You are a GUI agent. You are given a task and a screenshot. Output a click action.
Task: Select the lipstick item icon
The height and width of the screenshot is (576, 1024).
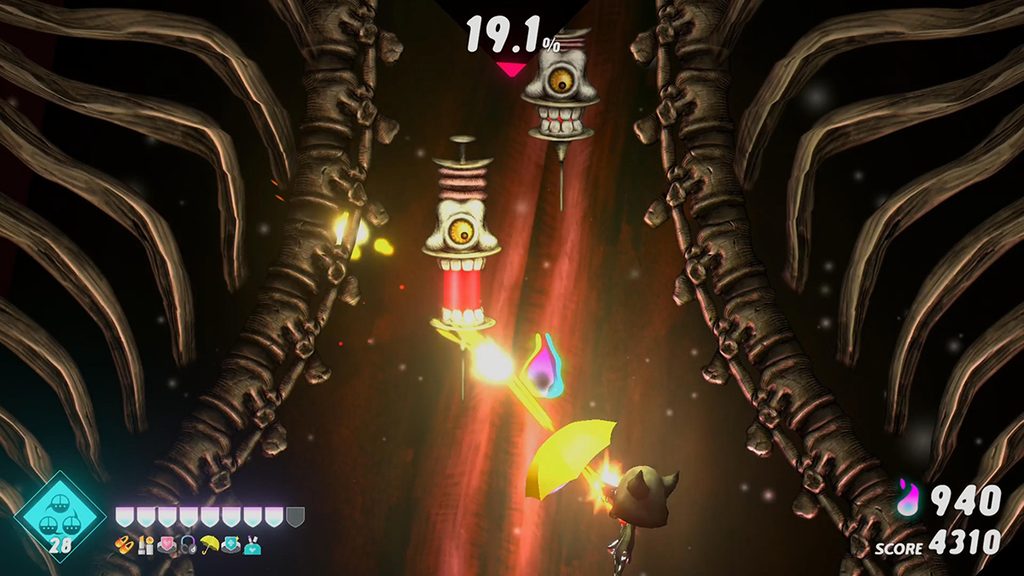coord(146,546)
